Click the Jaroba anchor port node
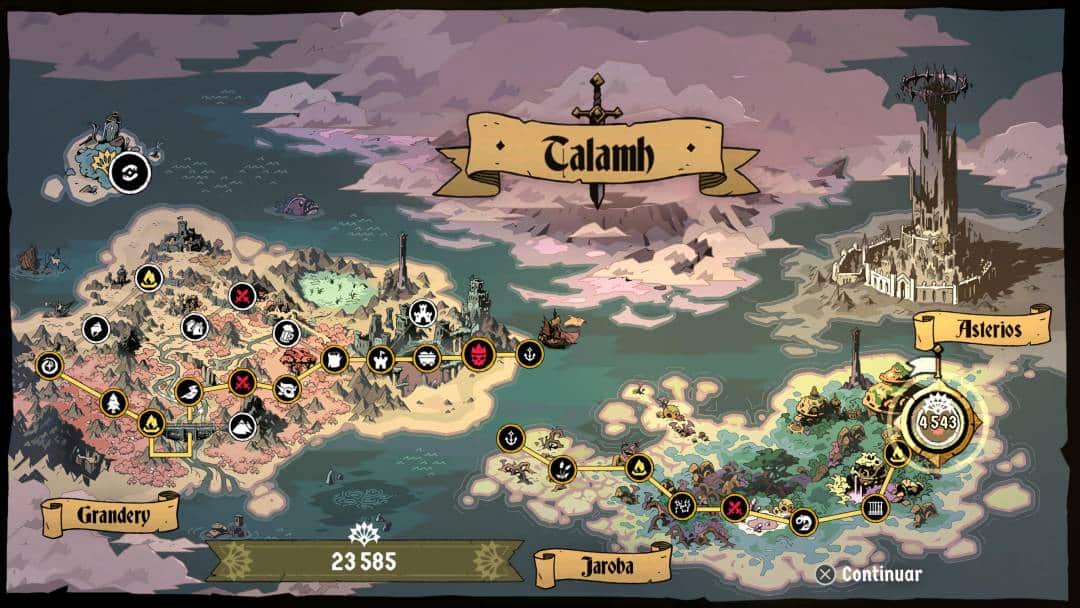The height and width of the screenshot is (608, 1080). point(510,437)
